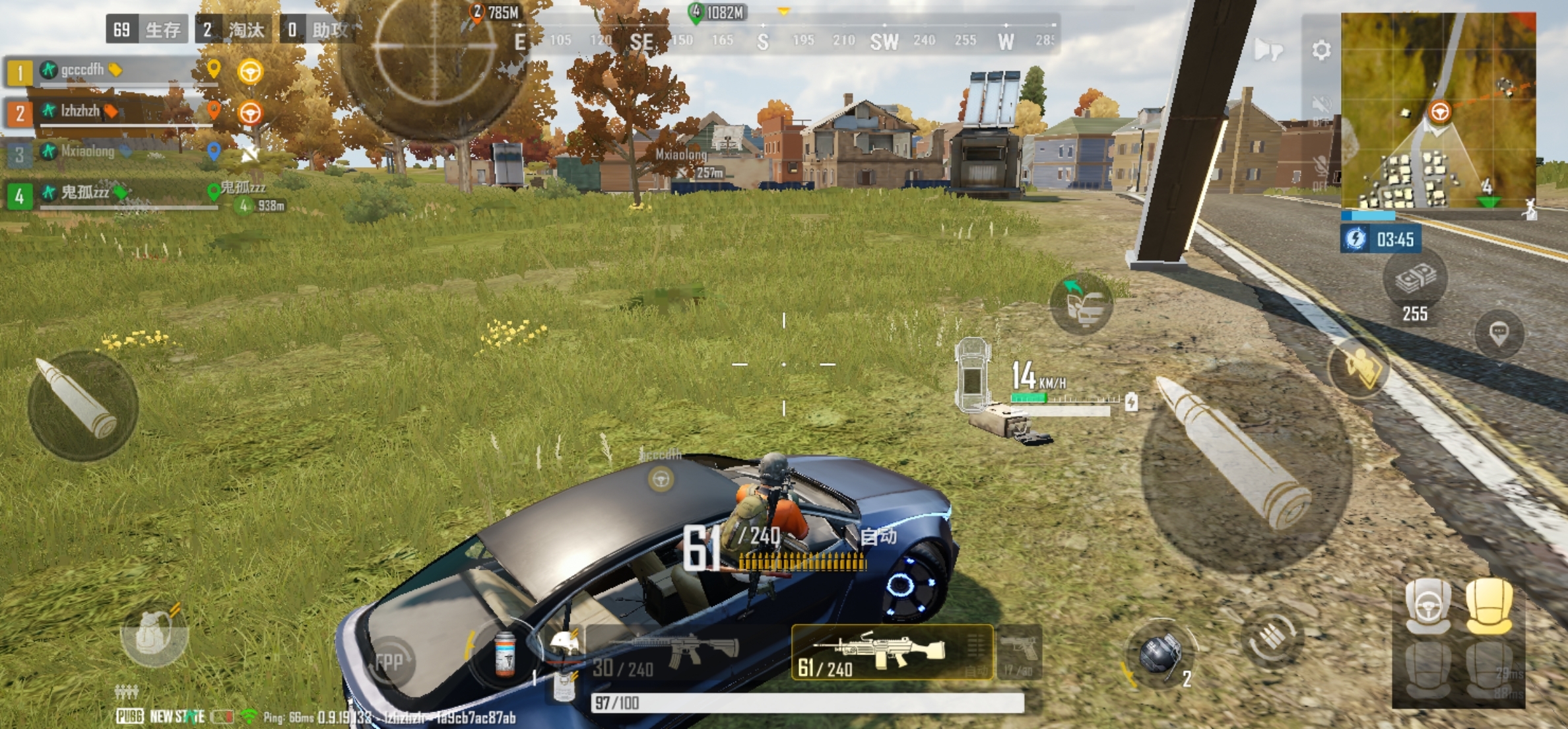
Task: Toggle the muted speaker voice icon
Action: (x=1321, y=106)
